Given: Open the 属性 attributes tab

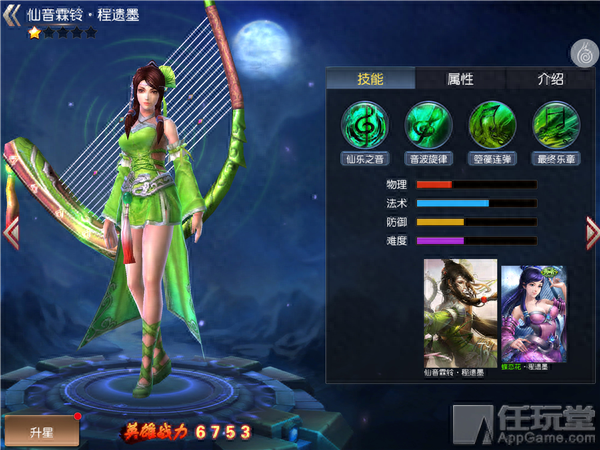Looking at the screenshot, I should (x=460, y=79).
